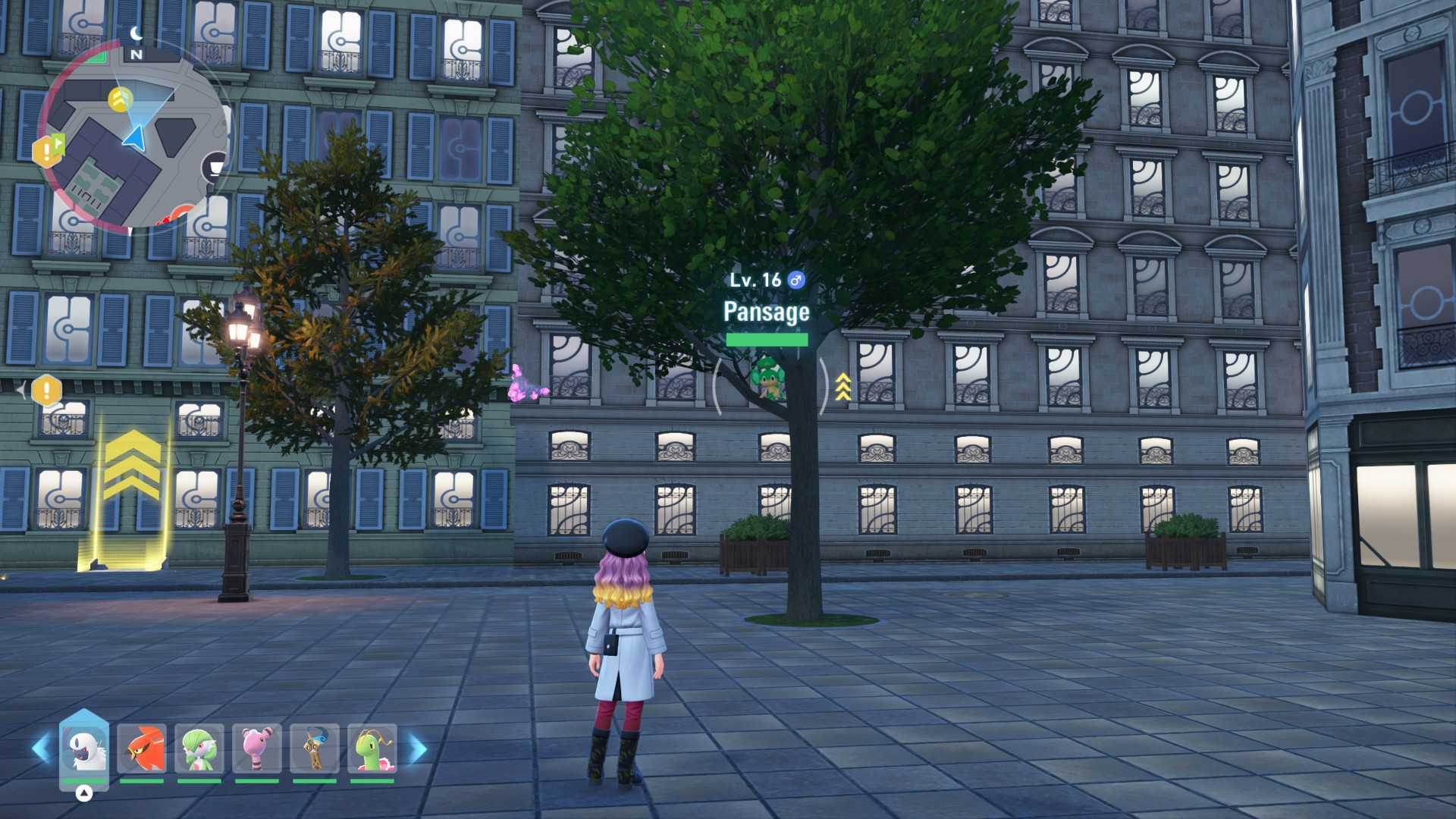The image size is (1456, 819).
Task: Select the yellow chevron marker on minimap
Action: 121,99
